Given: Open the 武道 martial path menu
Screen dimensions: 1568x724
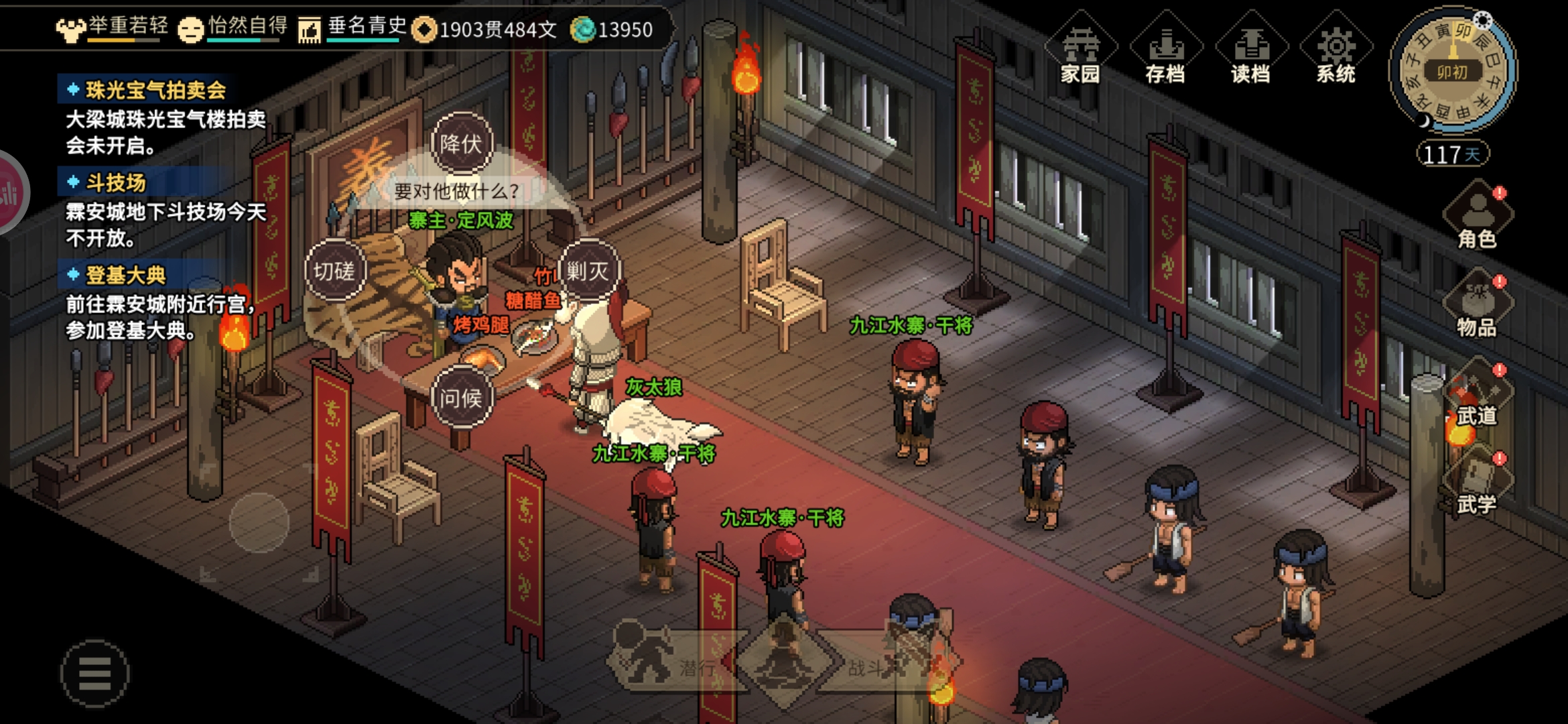Looking at the screenshot, I should (x=1477, y=396).
